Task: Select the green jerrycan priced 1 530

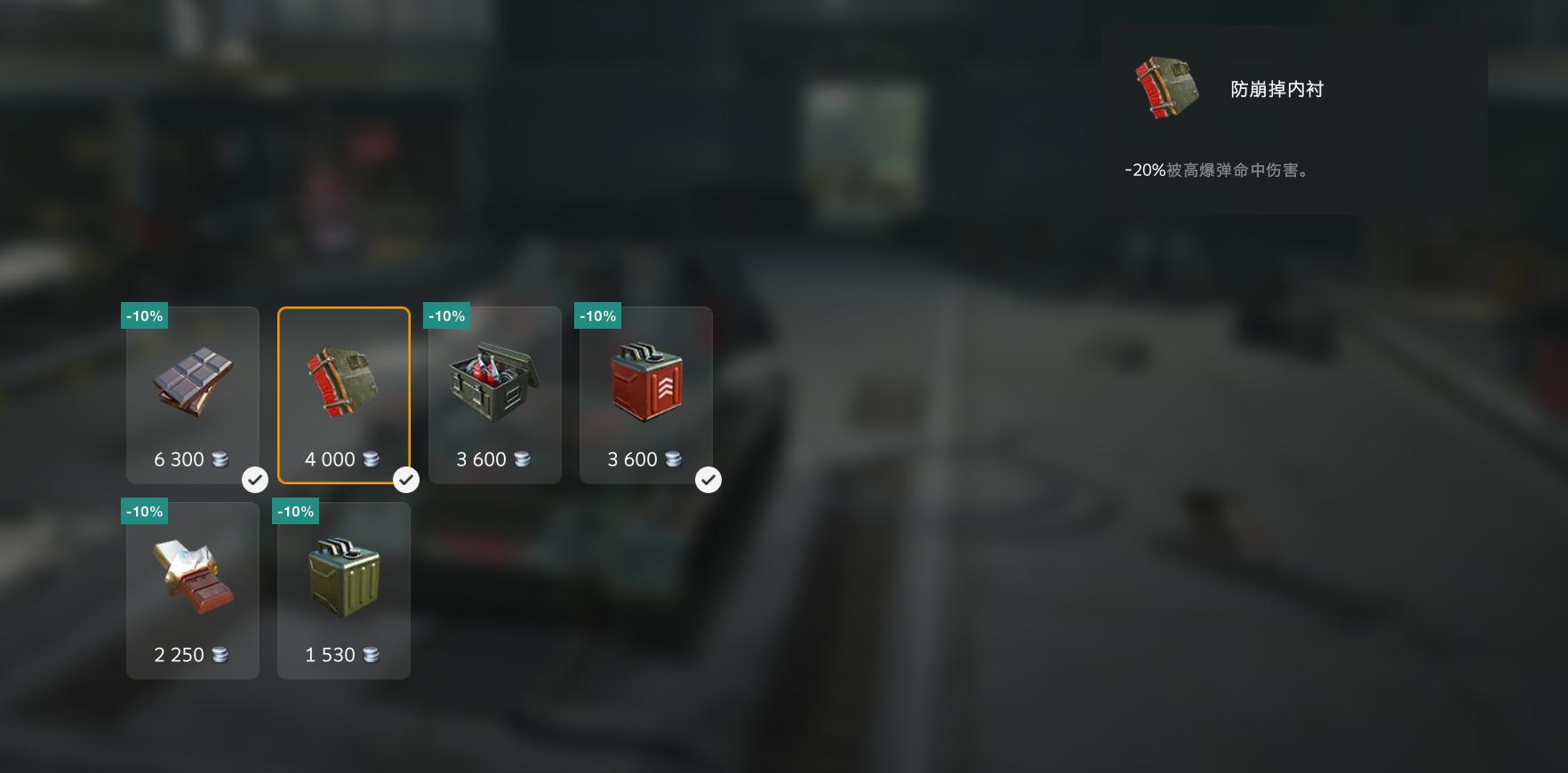Action: [x=344, y=591]
